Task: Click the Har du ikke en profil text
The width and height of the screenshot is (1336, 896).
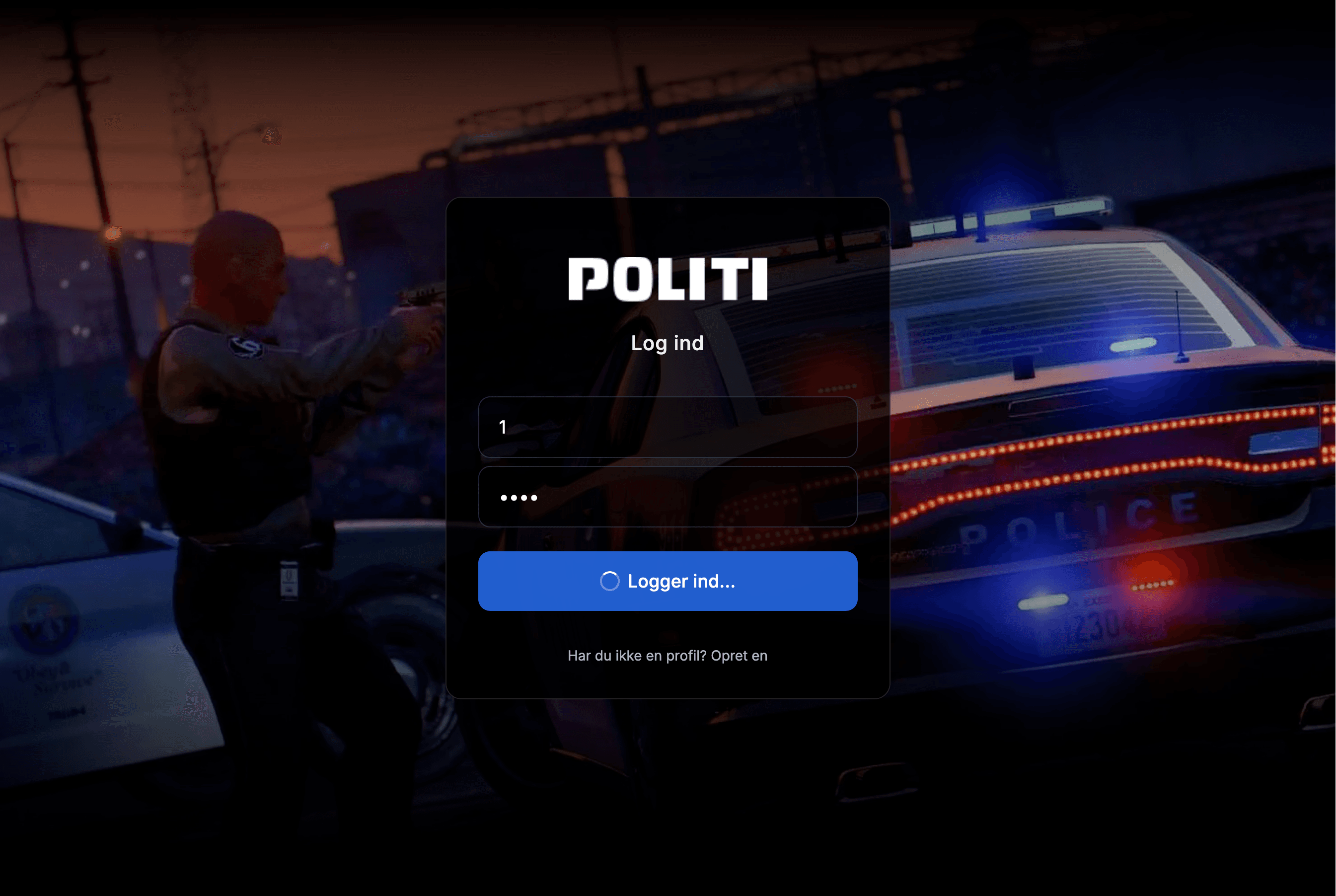Action: 636,656
